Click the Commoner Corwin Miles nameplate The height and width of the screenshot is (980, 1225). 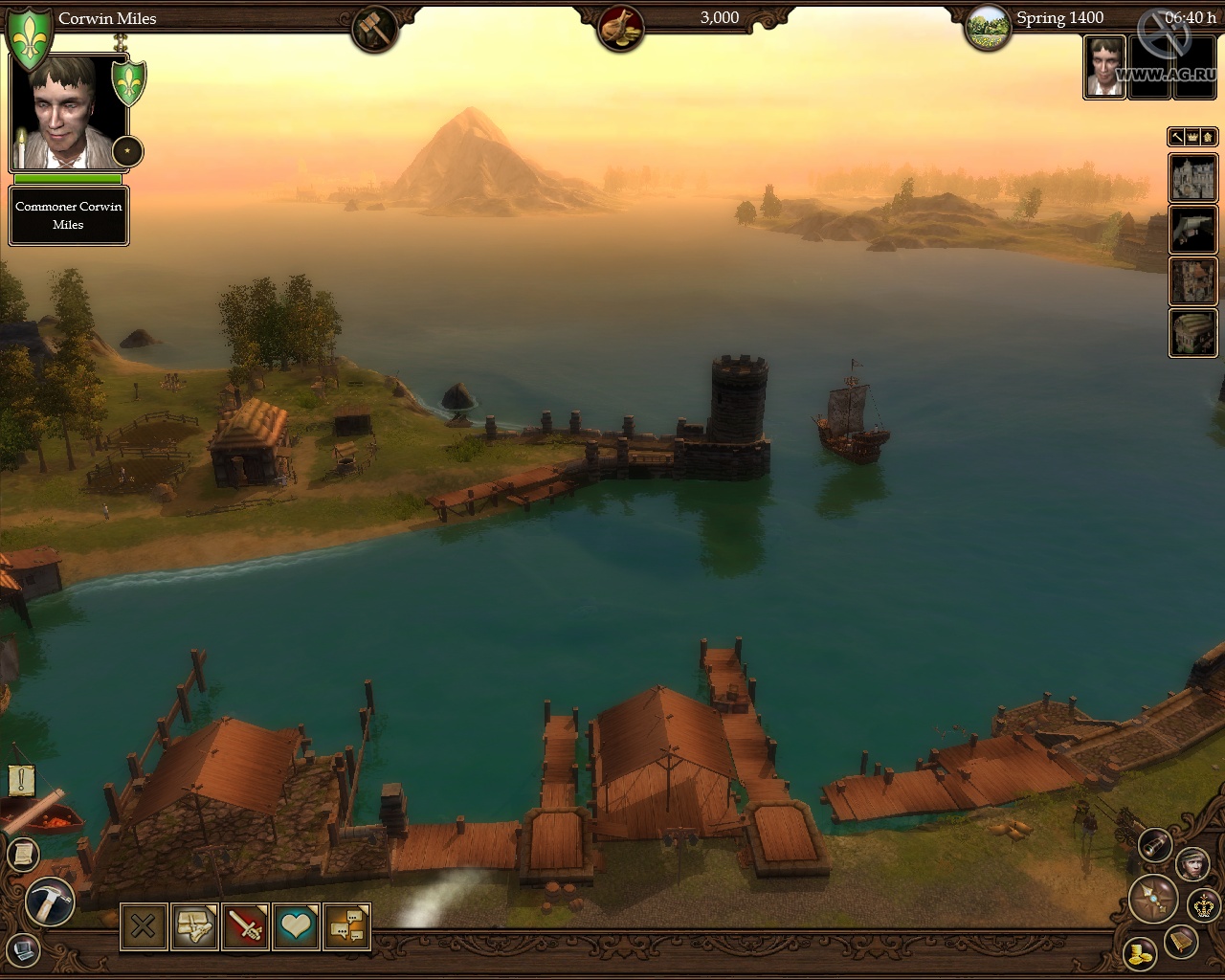click(68, 214)
